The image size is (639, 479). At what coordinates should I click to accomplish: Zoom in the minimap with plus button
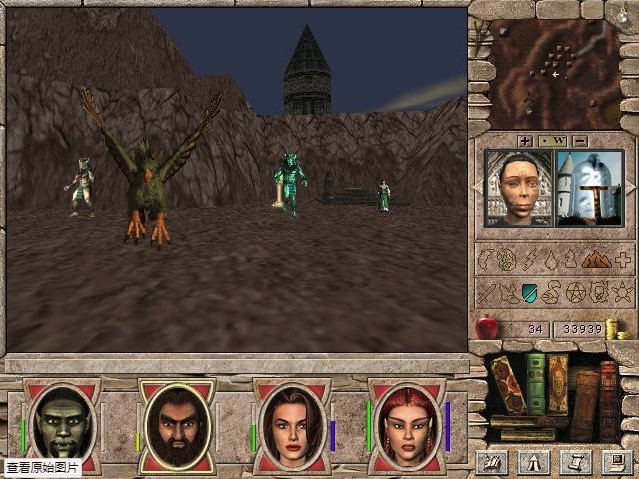coord(525,141)
